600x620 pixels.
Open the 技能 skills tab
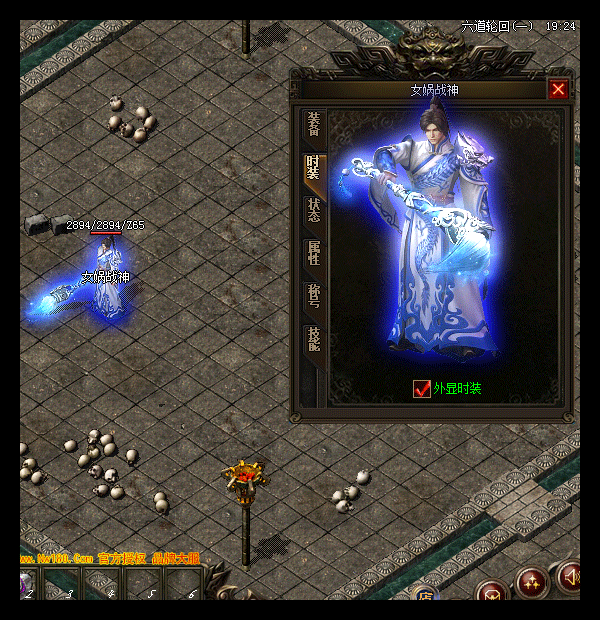click(314, 340)
